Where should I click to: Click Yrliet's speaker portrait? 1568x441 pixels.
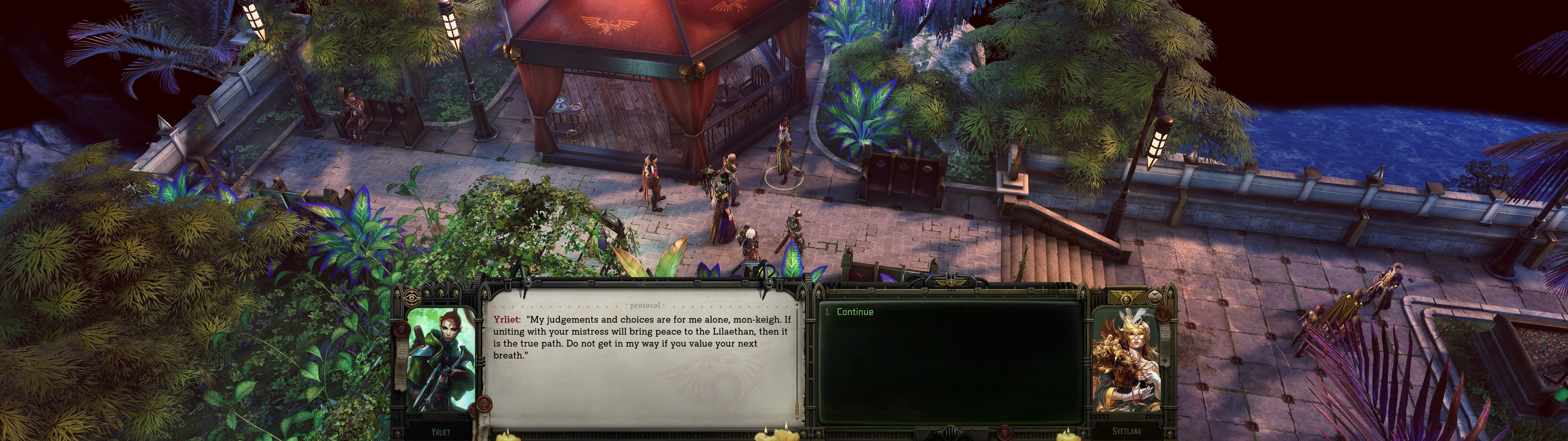441,359
